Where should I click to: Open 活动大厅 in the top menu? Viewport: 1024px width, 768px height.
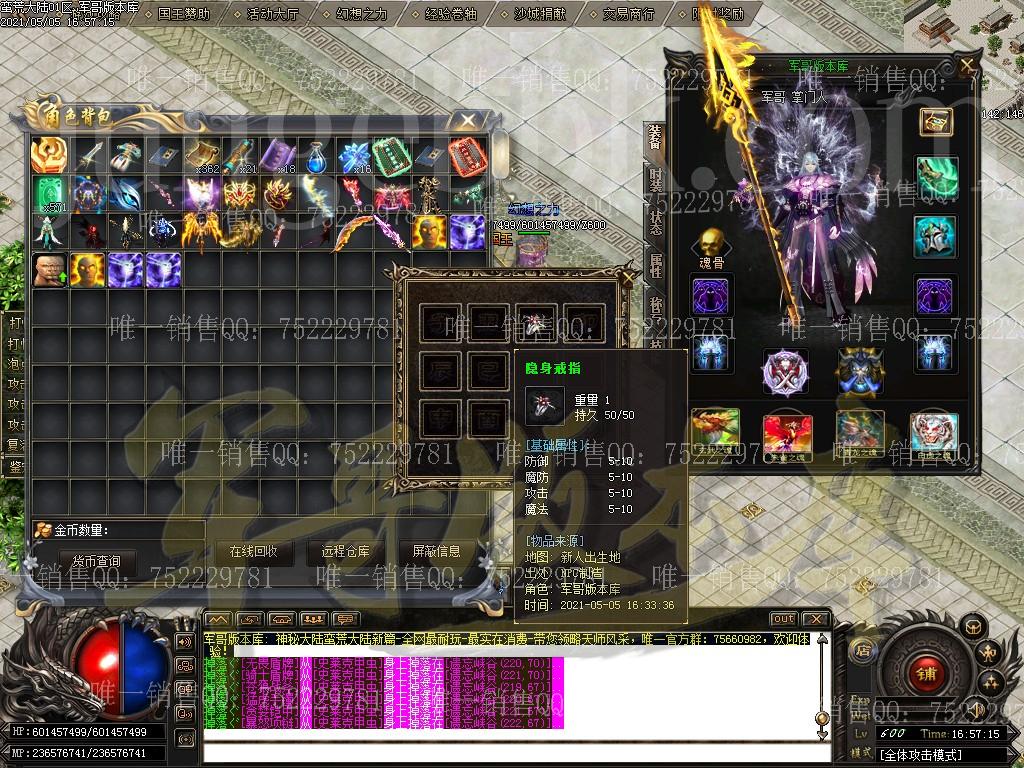pos(272,14)
